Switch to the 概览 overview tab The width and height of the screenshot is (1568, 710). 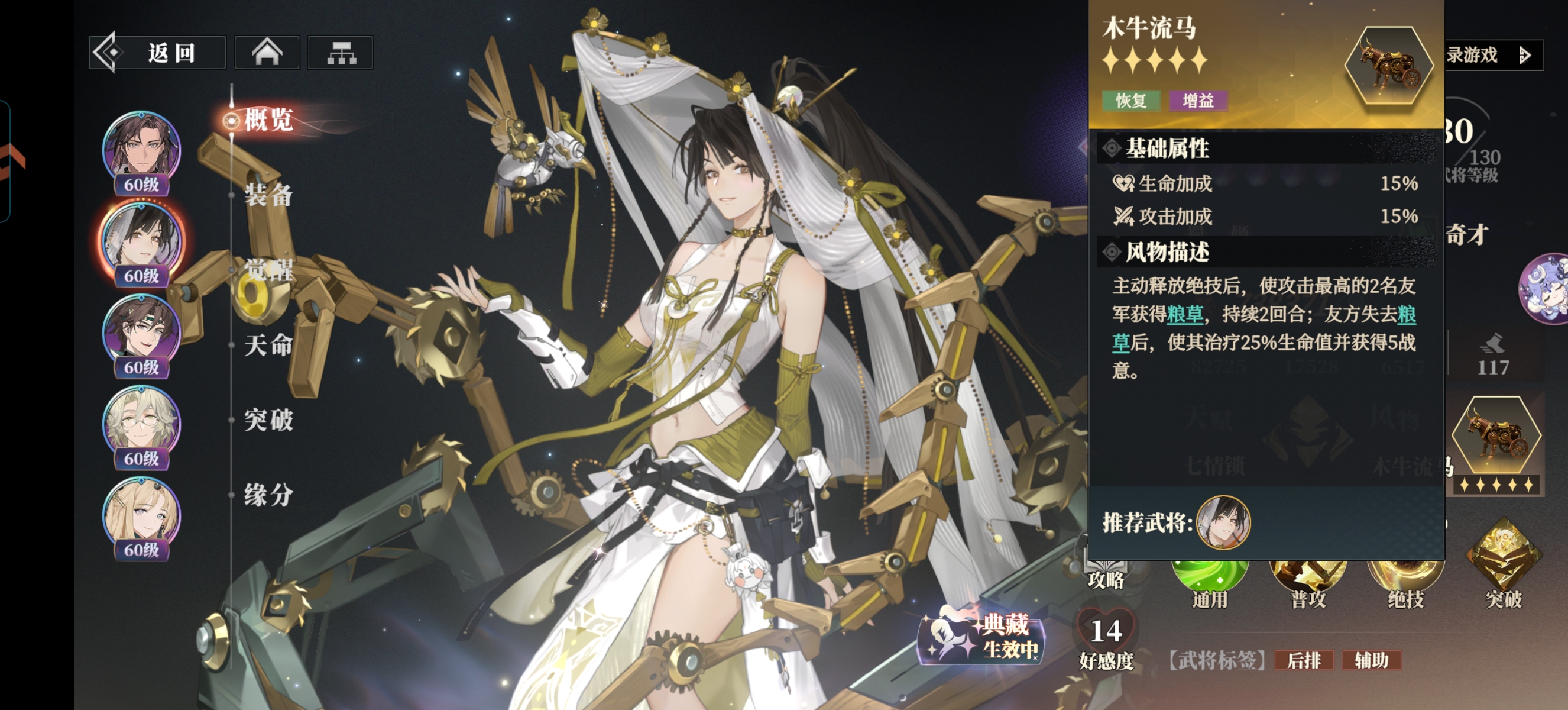click(268, 120)
